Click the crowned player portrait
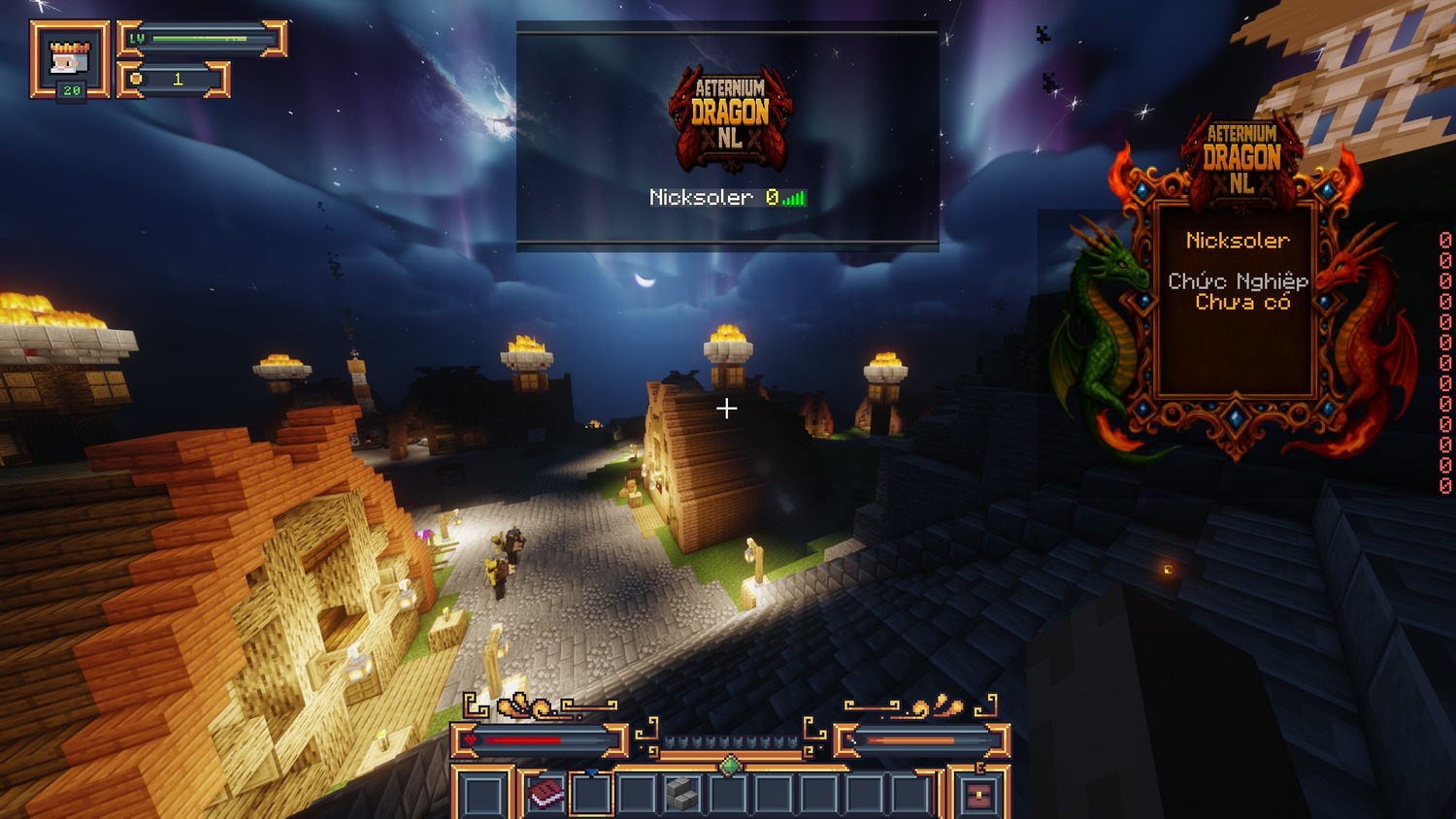 (x=70, y=59)
